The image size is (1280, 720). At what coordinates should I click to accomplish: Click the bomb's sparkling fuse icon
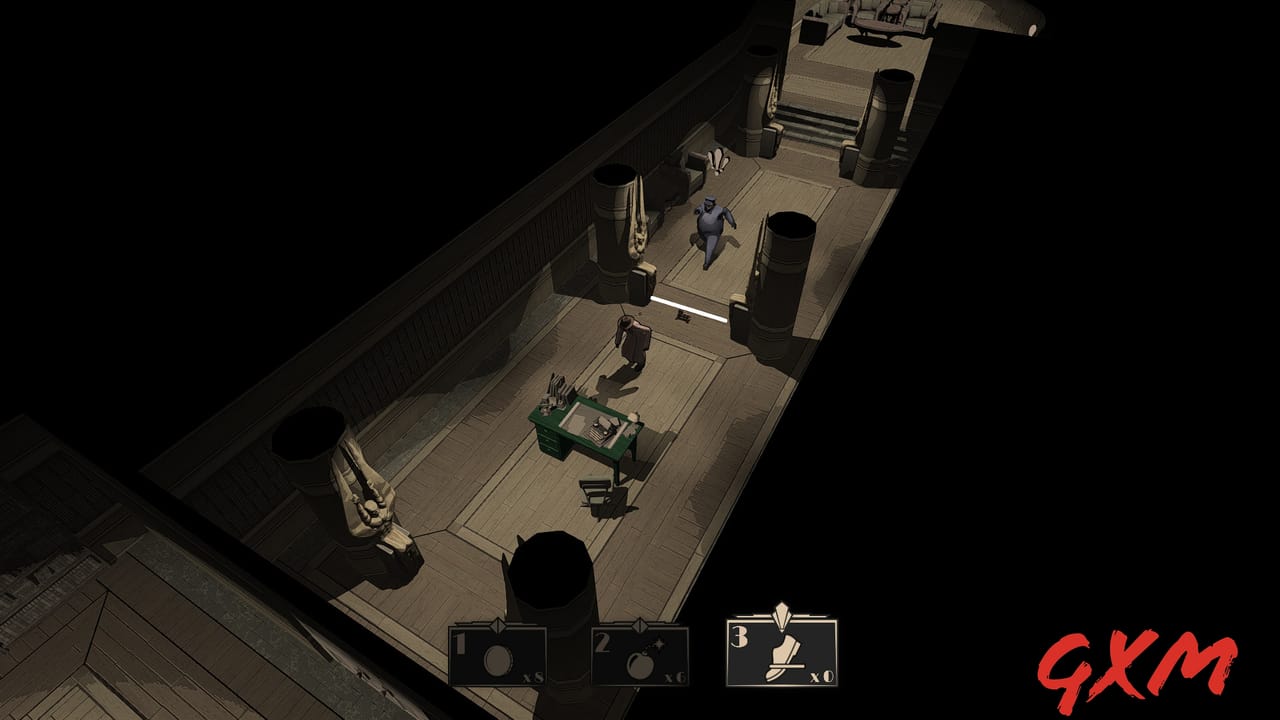(x=659, y=643)
